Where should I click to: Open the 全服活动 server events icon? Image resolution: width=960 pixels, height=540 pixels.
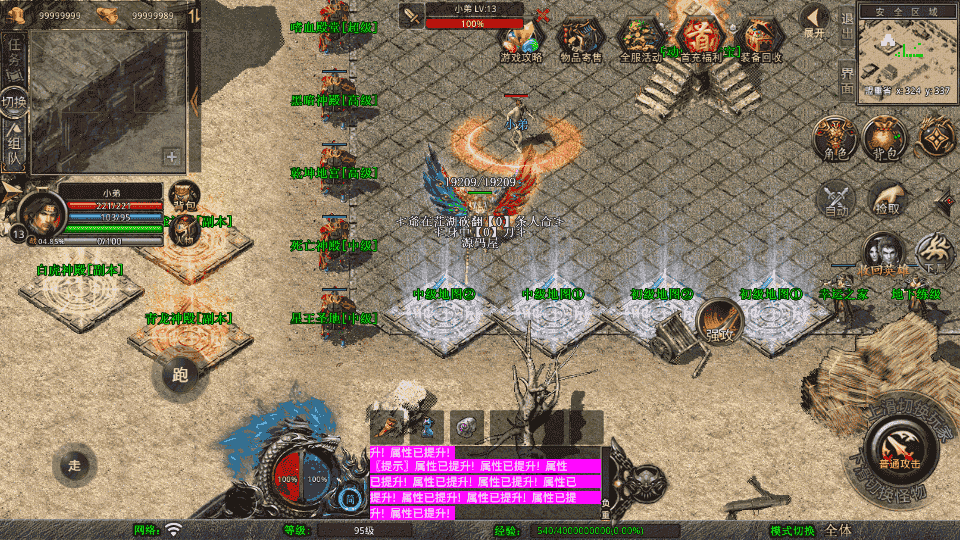640,40
